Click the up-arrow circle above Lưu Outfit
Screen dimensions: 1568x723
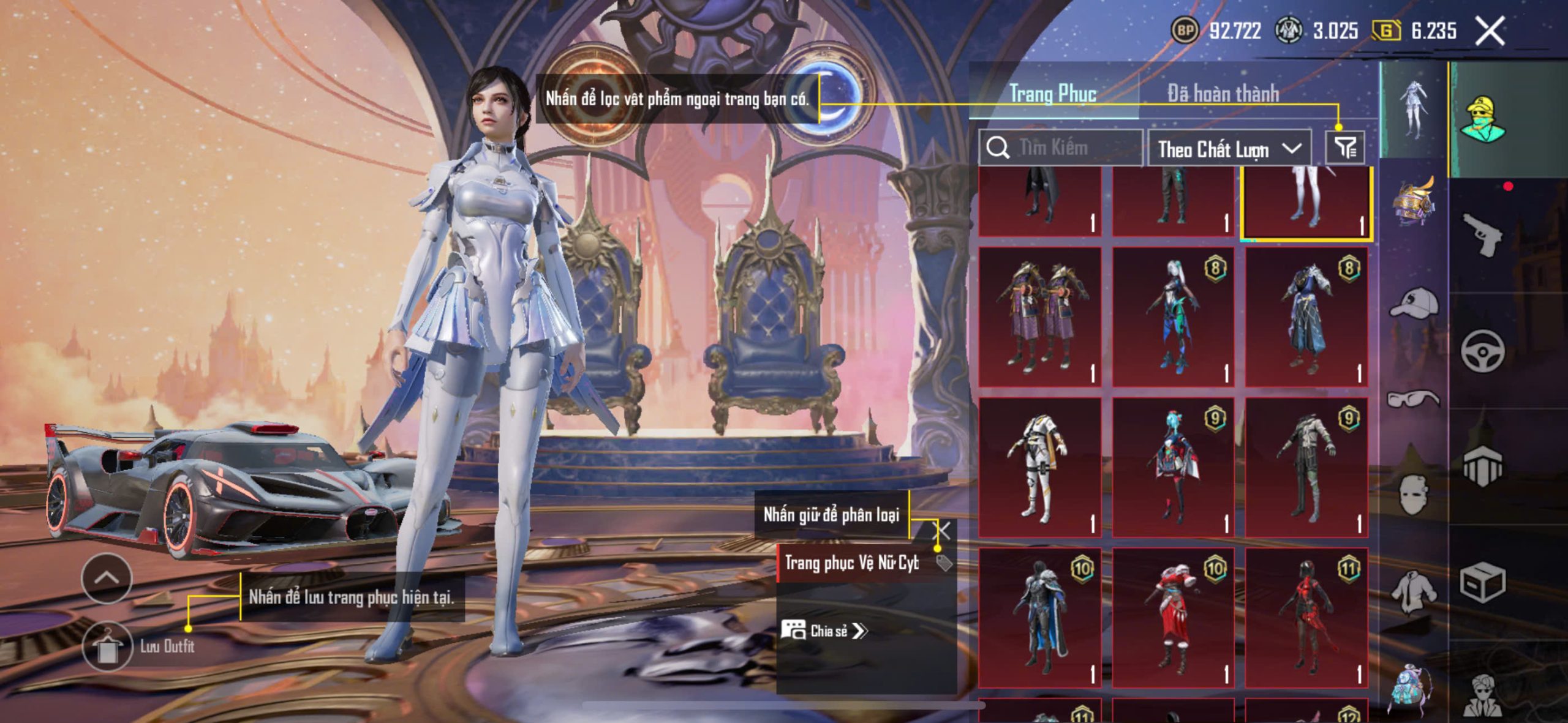click(107, 578)
